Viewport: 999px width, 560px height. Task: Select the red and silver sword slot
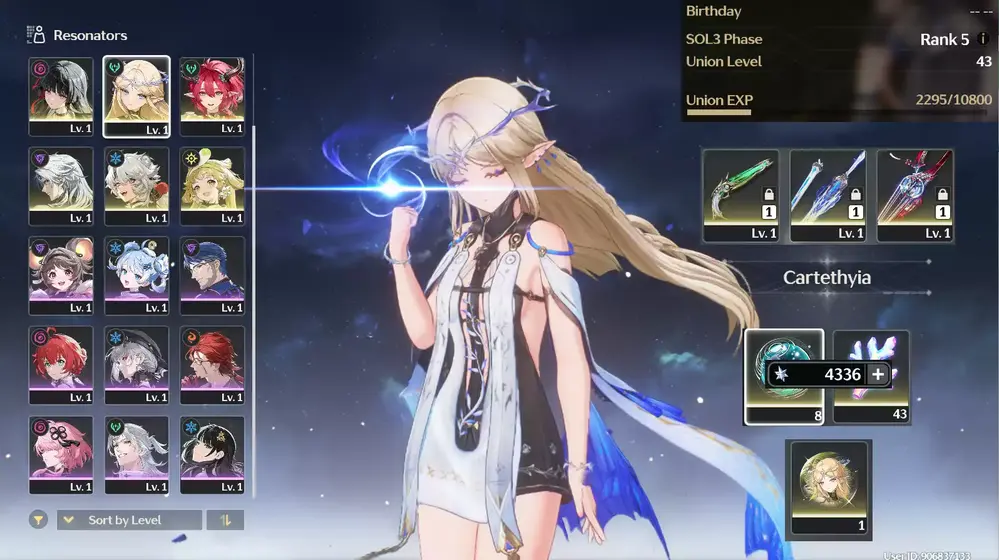tap(915, 195)
